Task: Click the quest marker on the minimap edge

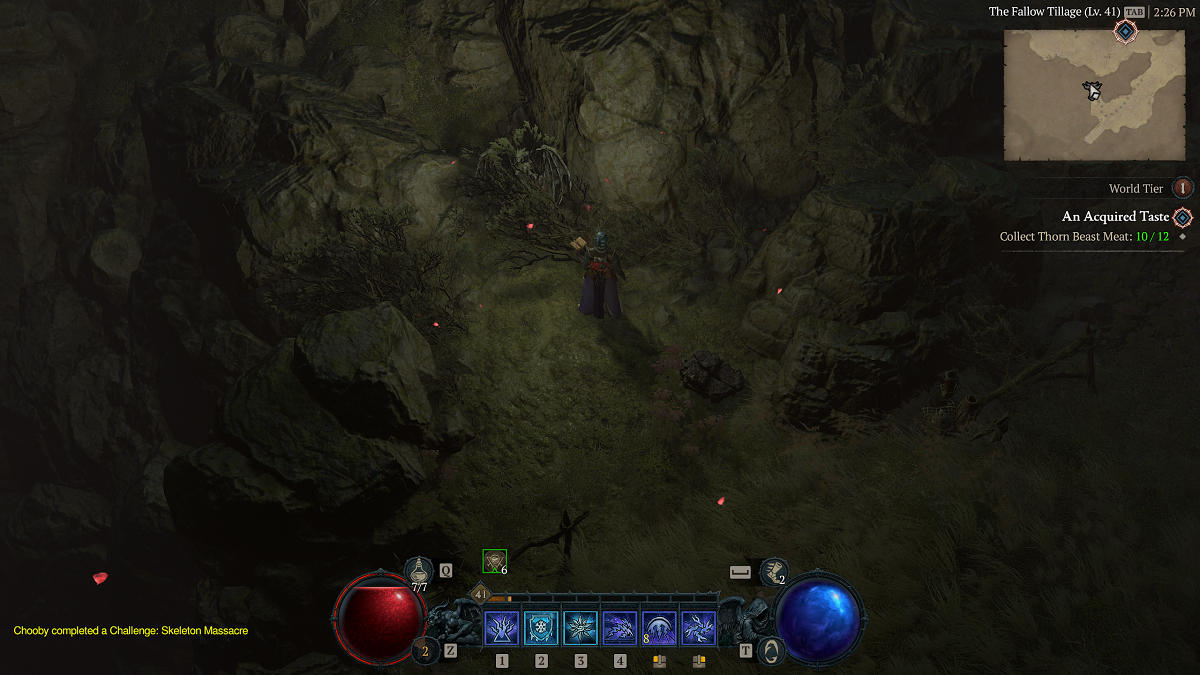Action: pos(1126,33)
